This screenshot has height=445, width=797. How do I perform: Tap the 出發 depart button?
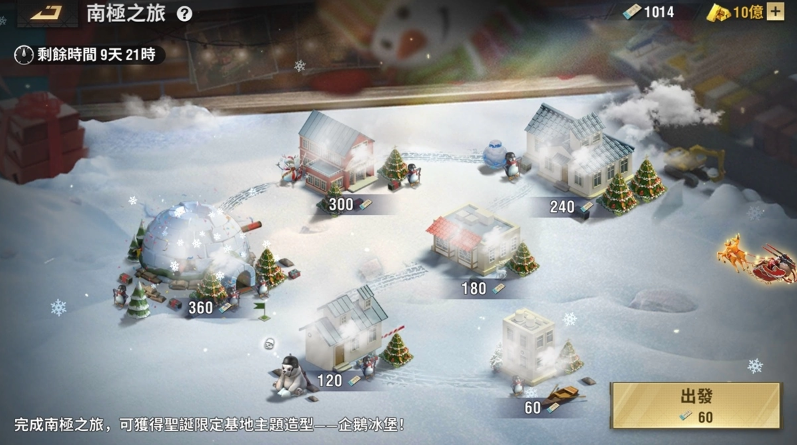695,405
